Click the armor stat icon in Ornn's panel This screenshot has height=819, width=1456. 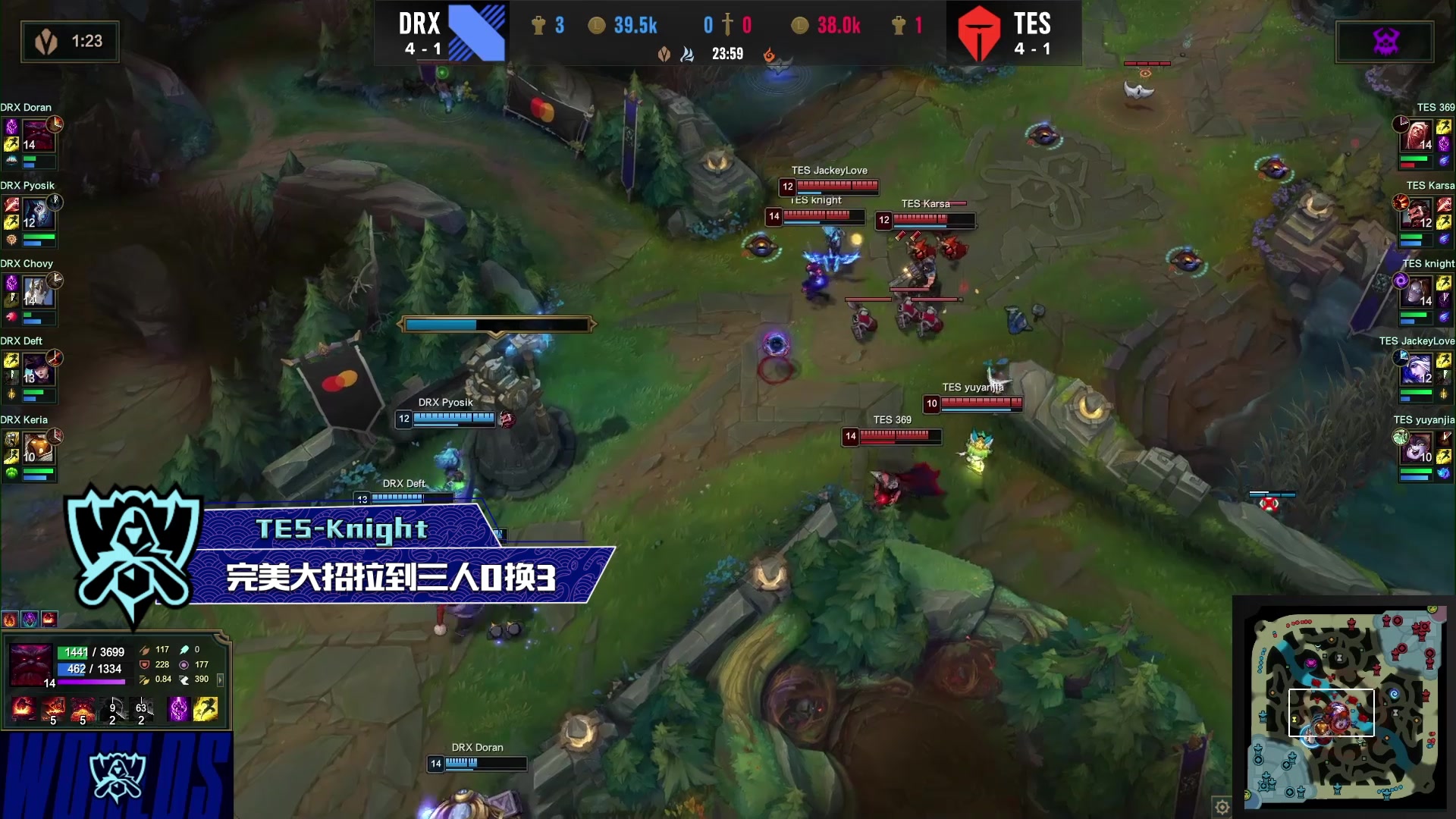(145, 665)
